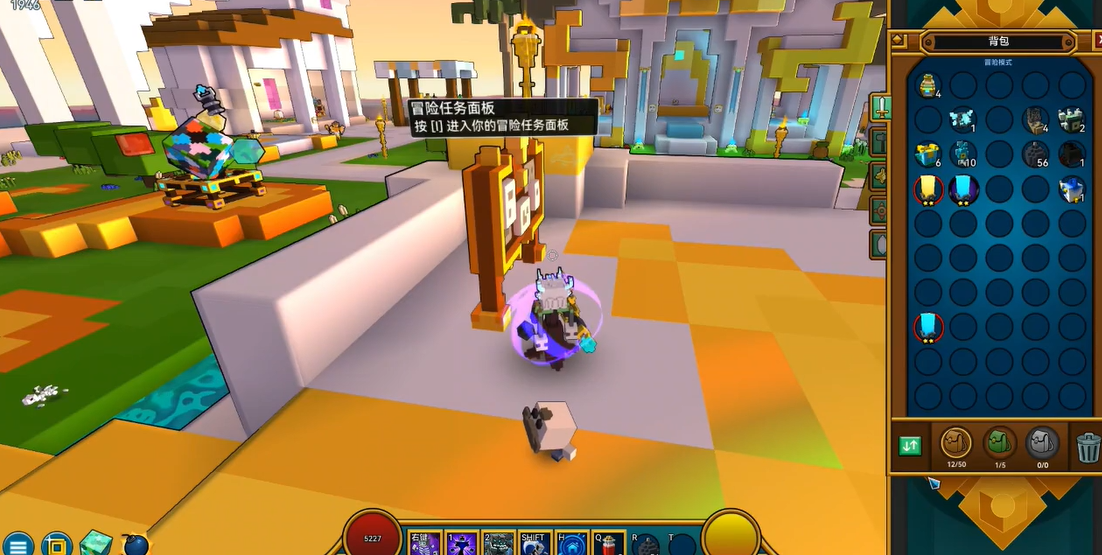1102x555 pixels.
Task: Open the main menu hamburger button
Action: 19,544
